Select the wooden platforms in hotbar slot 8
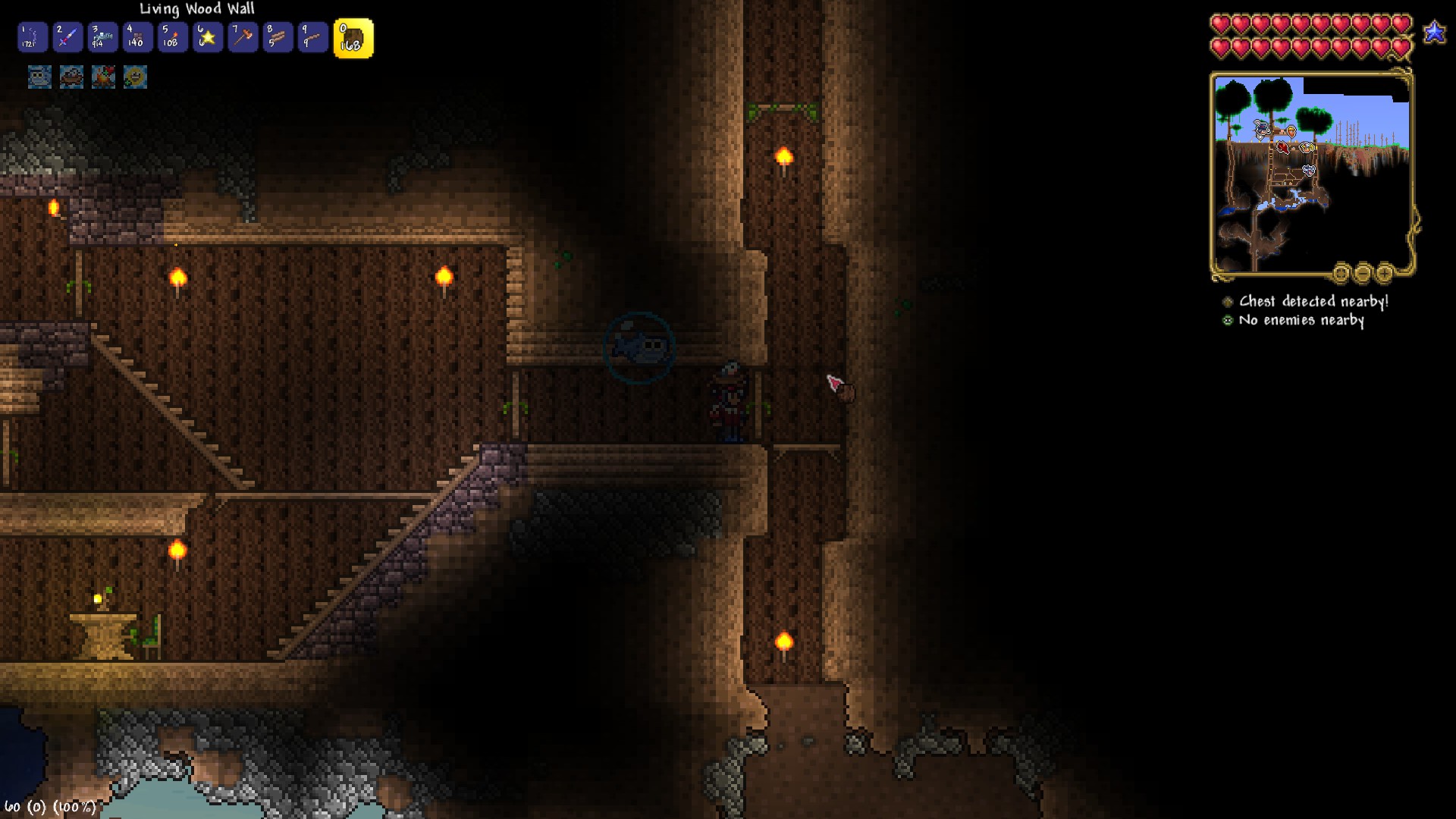 click(277, 37)
